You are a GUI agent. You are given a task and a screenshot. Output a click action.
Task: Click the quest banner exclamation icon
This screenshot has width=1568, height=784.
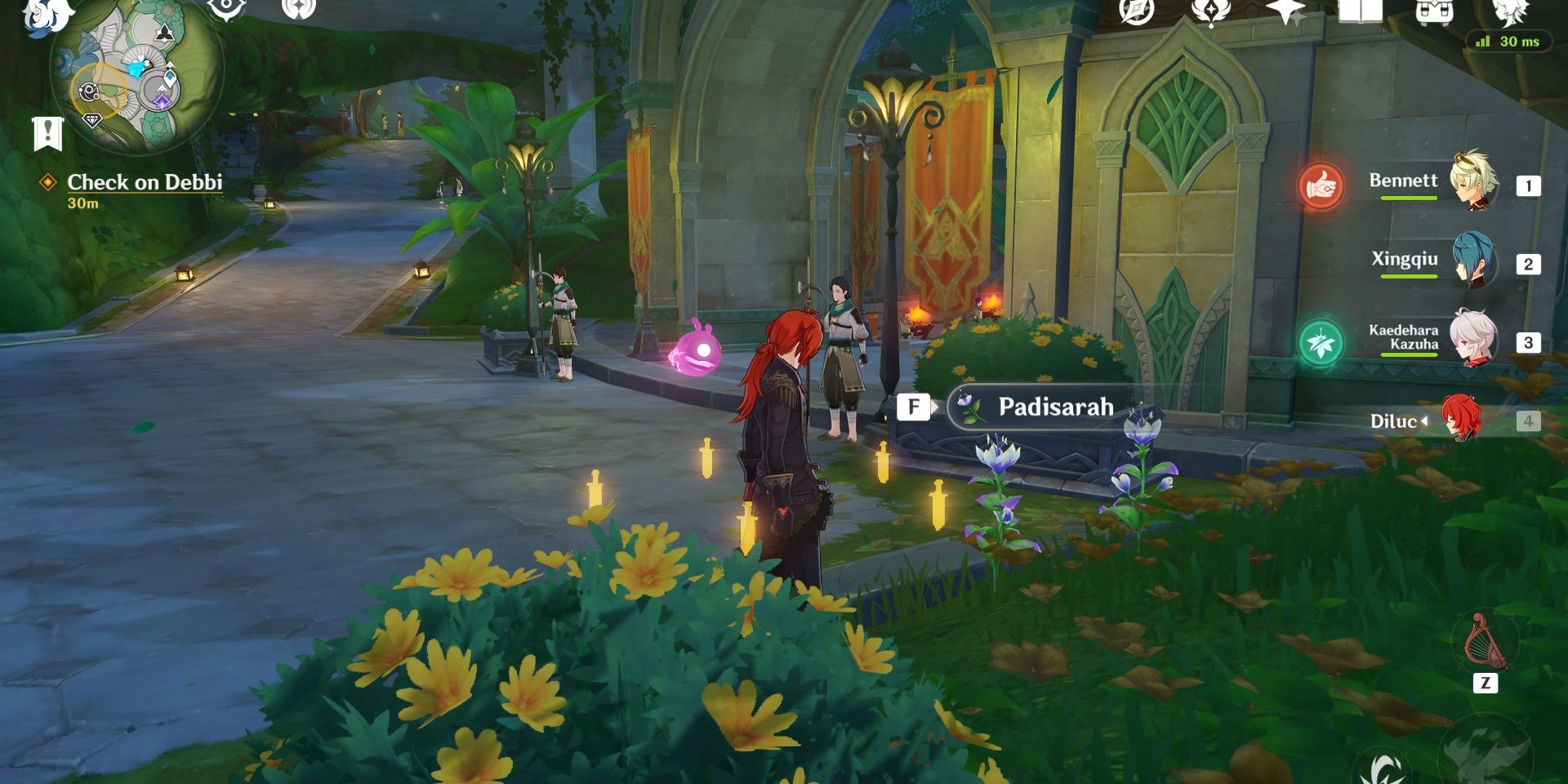point(48,132)
